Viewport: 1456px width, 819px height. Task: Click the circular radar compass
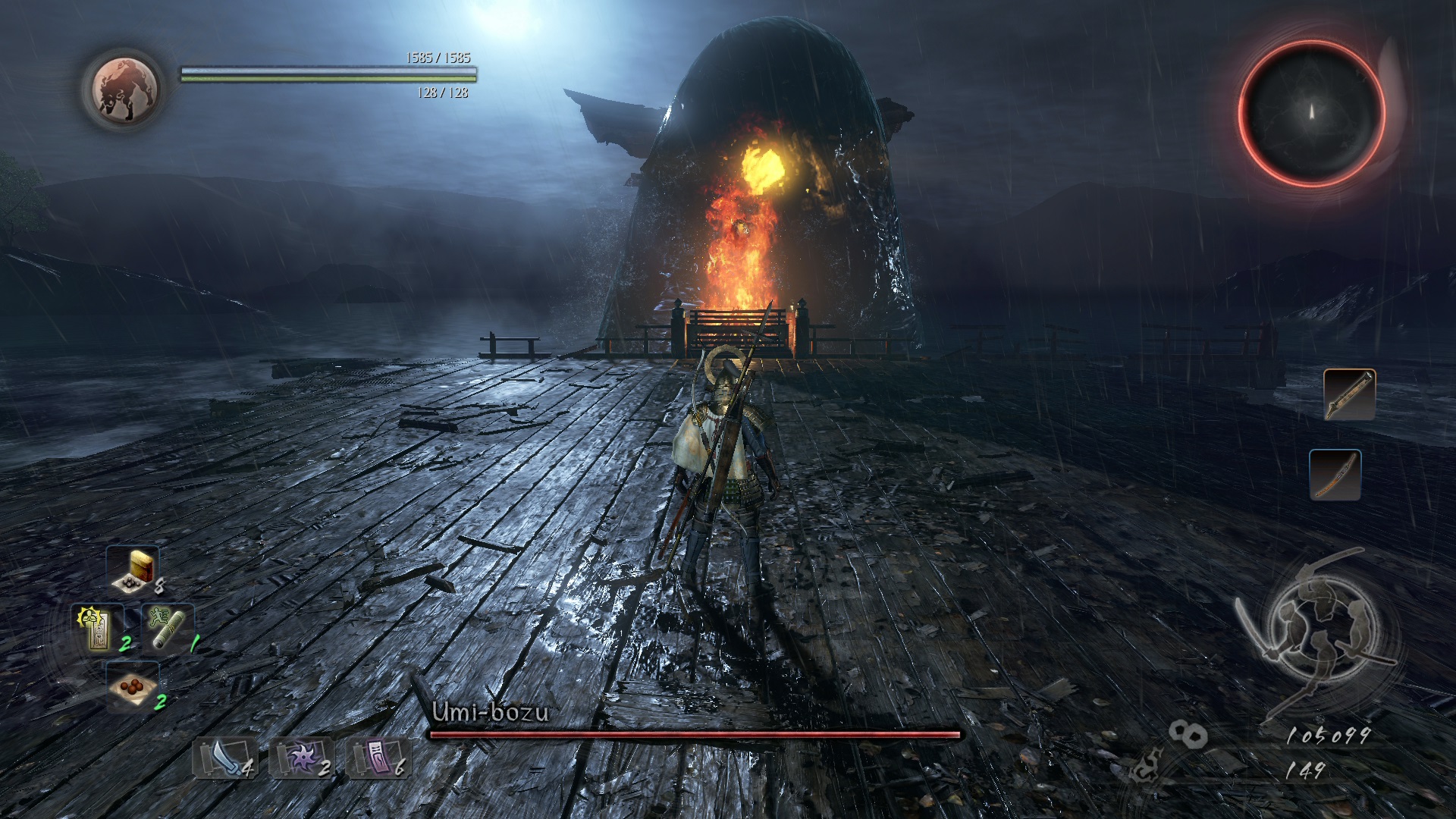point(1311,112)
